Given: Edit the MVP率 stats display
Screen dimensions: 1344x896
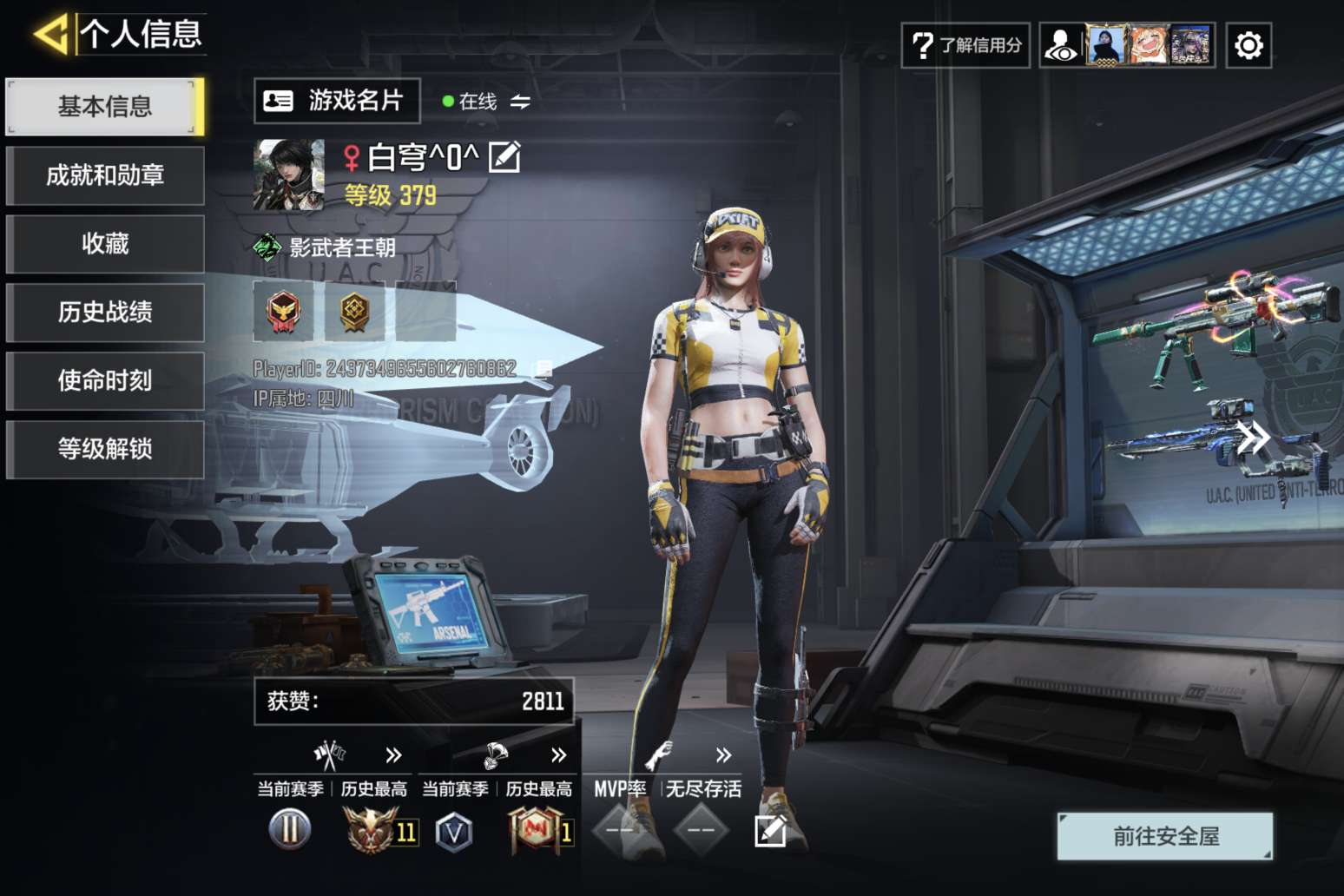Looking at the screenshot, I should 770,831.
